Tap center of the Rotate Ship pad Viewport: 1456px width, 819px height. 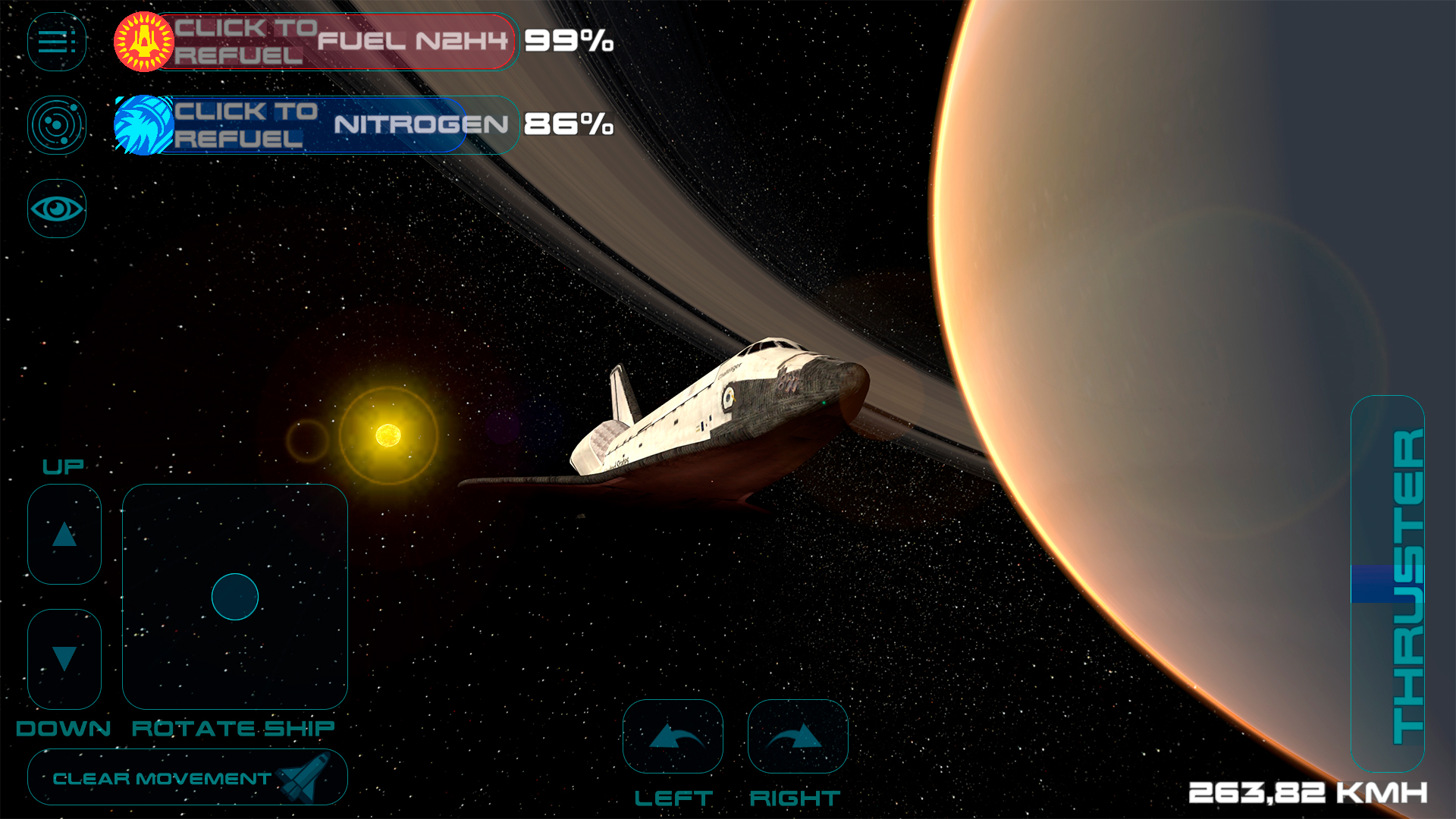coord(235,597)
